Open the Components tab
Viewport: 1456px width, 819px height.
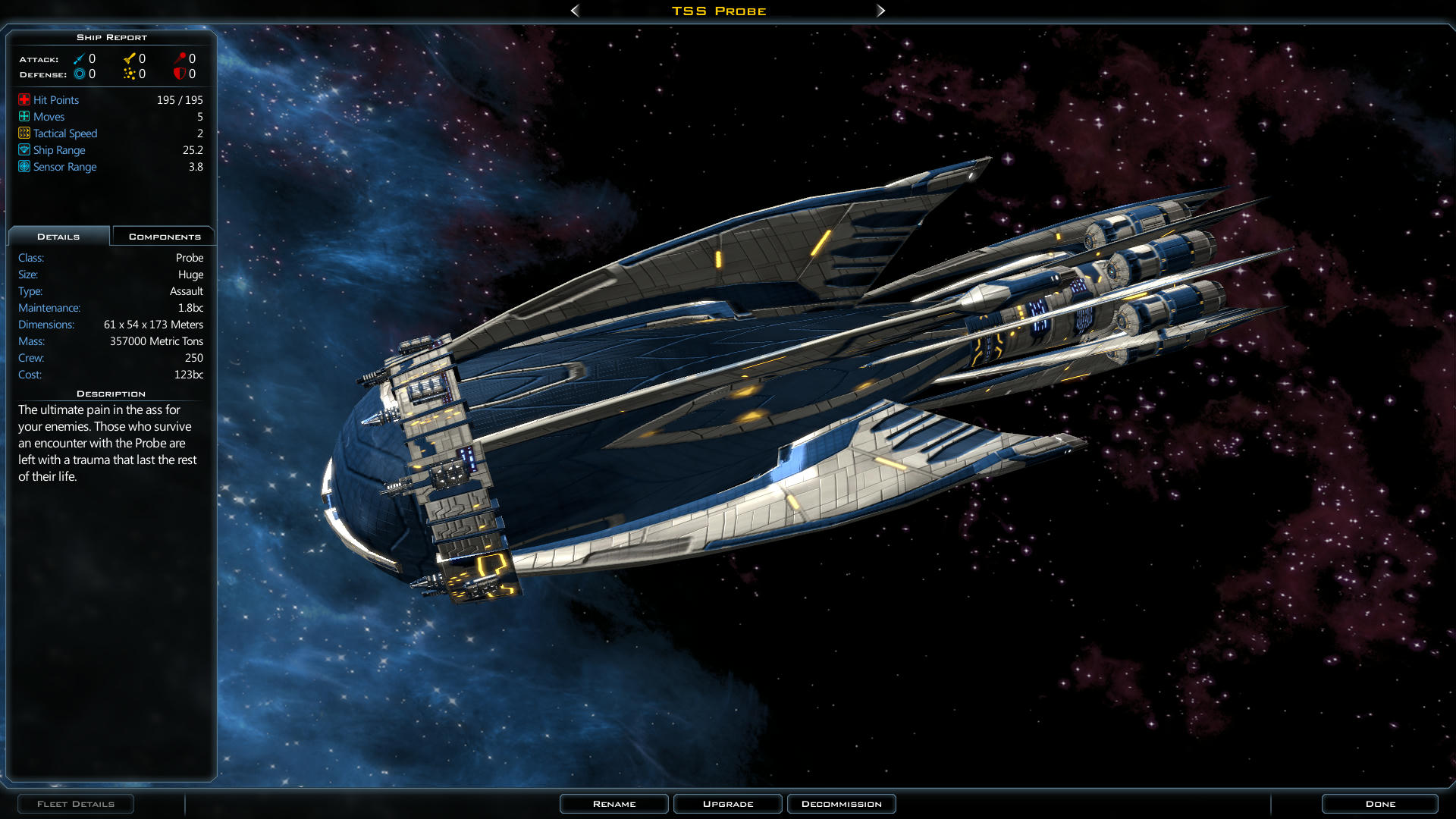(x=165, y=237)
